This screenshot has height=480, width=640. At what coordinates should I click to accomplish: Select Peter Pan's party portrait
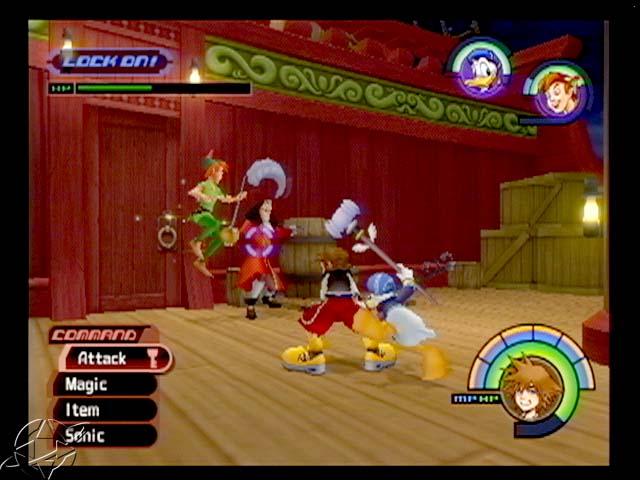click(x=556, y=91)
